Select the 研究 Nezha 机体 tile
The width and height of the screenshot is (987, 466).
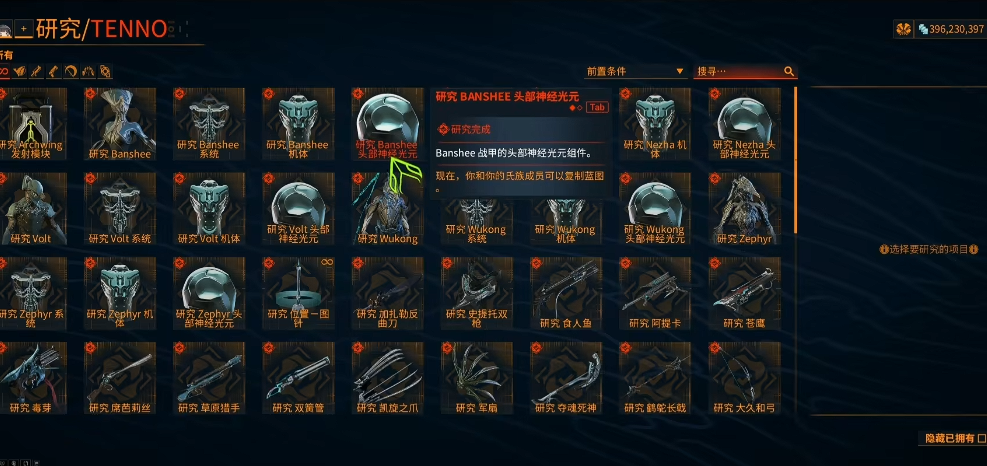[655, 123]
